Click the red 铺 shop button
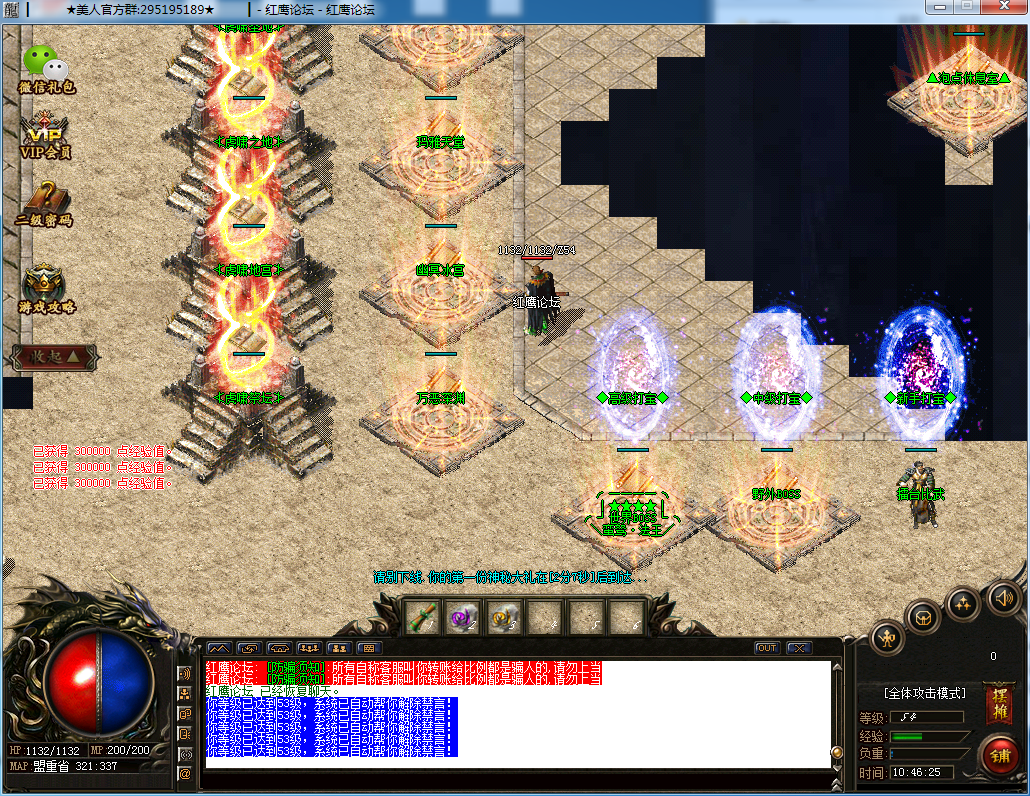 [x=999, y=755]
